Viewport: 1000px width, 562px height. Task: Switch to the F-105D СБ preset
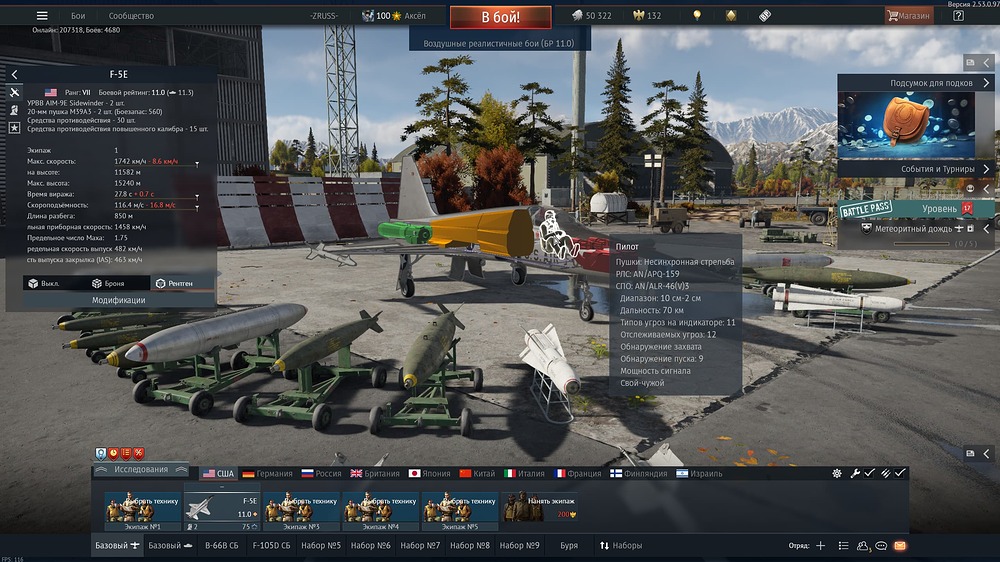click(269, 546)
